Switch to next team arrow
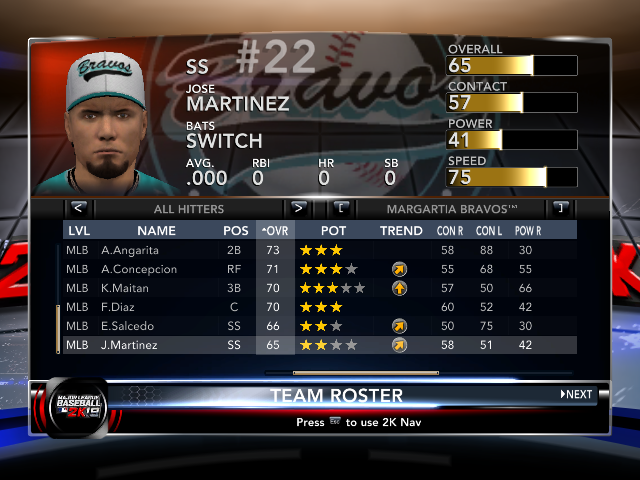The image size is (640, 480). (560, 209)
